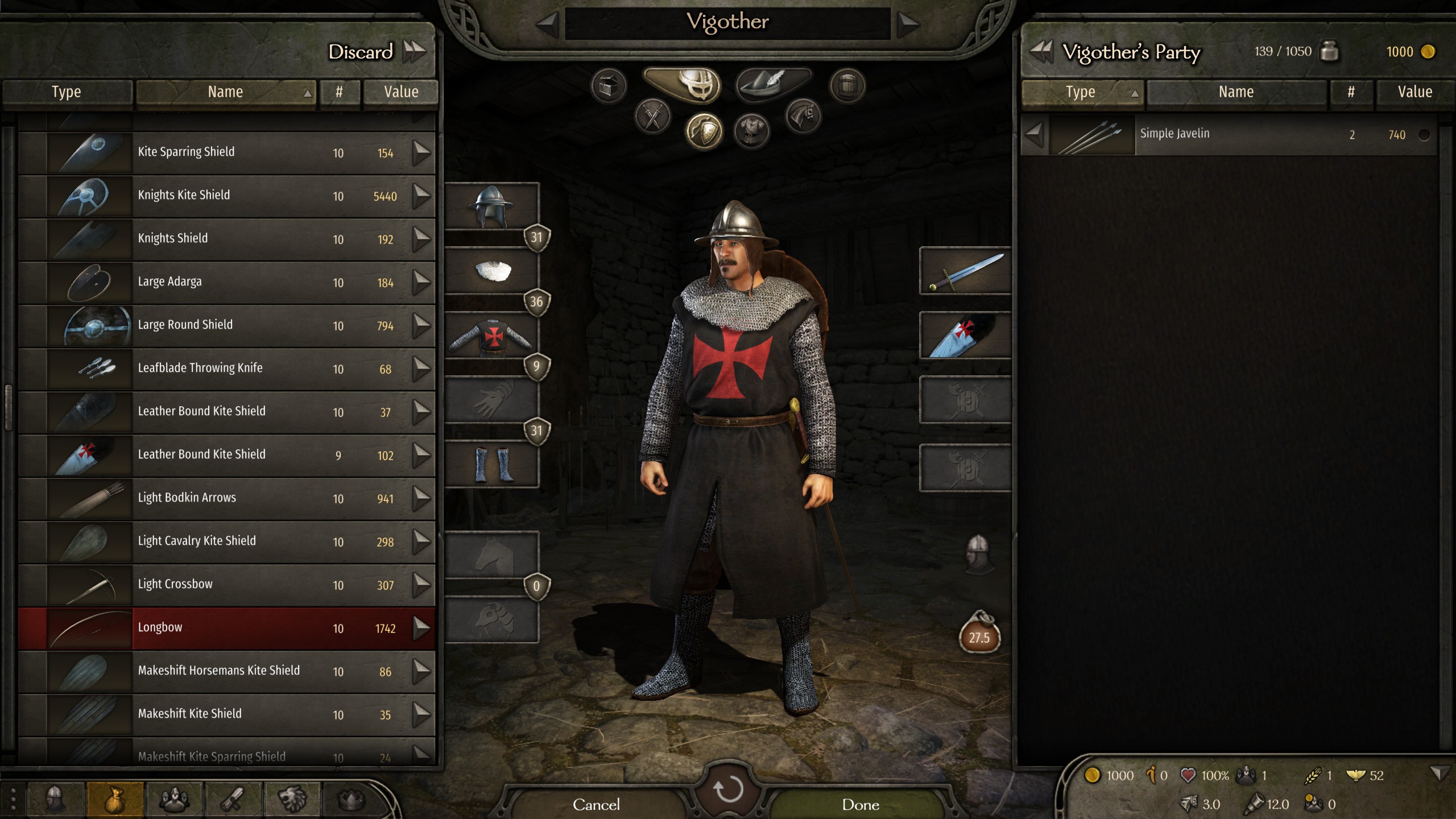The width and height of the screenshot is (1456, 819).
Task: Sort the discard list by Name
Action: pos(225,92)
